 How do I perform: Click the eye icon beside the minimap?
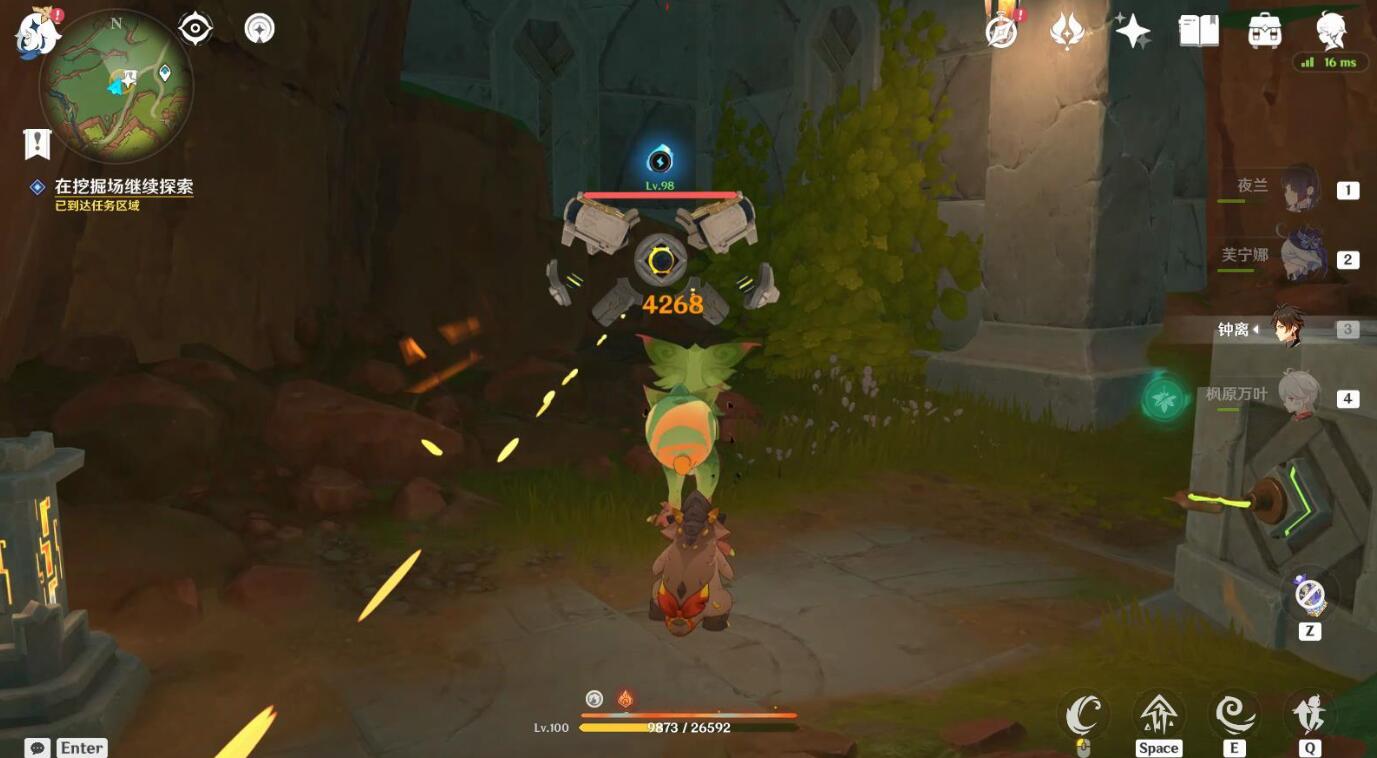click(x=195, y=28)
